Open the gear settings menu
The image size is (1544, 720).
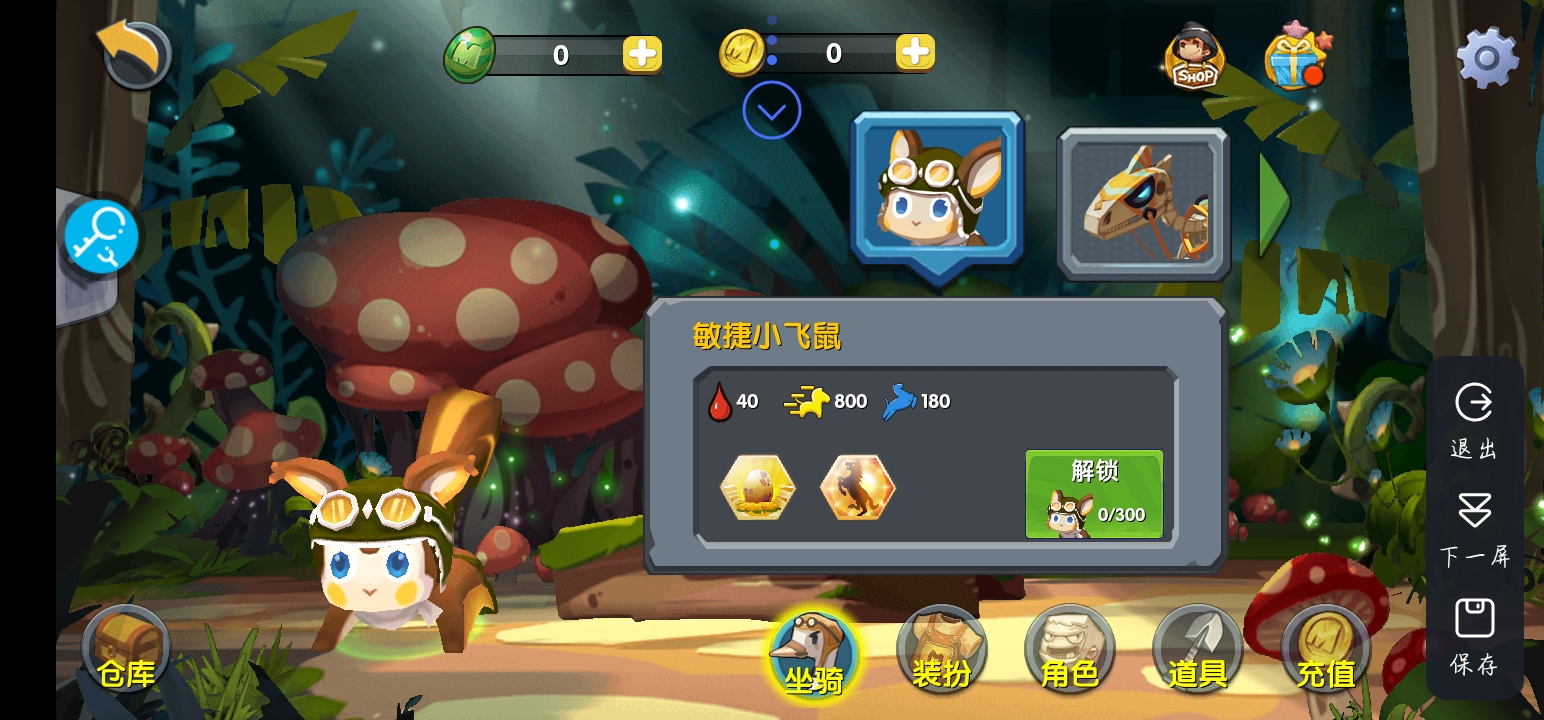pos(1487,57)
